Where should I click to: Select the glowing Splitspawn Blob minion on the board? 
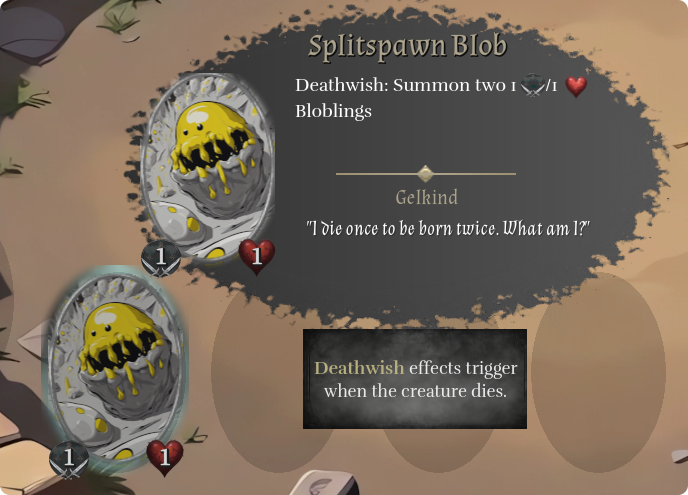point(114,366)
